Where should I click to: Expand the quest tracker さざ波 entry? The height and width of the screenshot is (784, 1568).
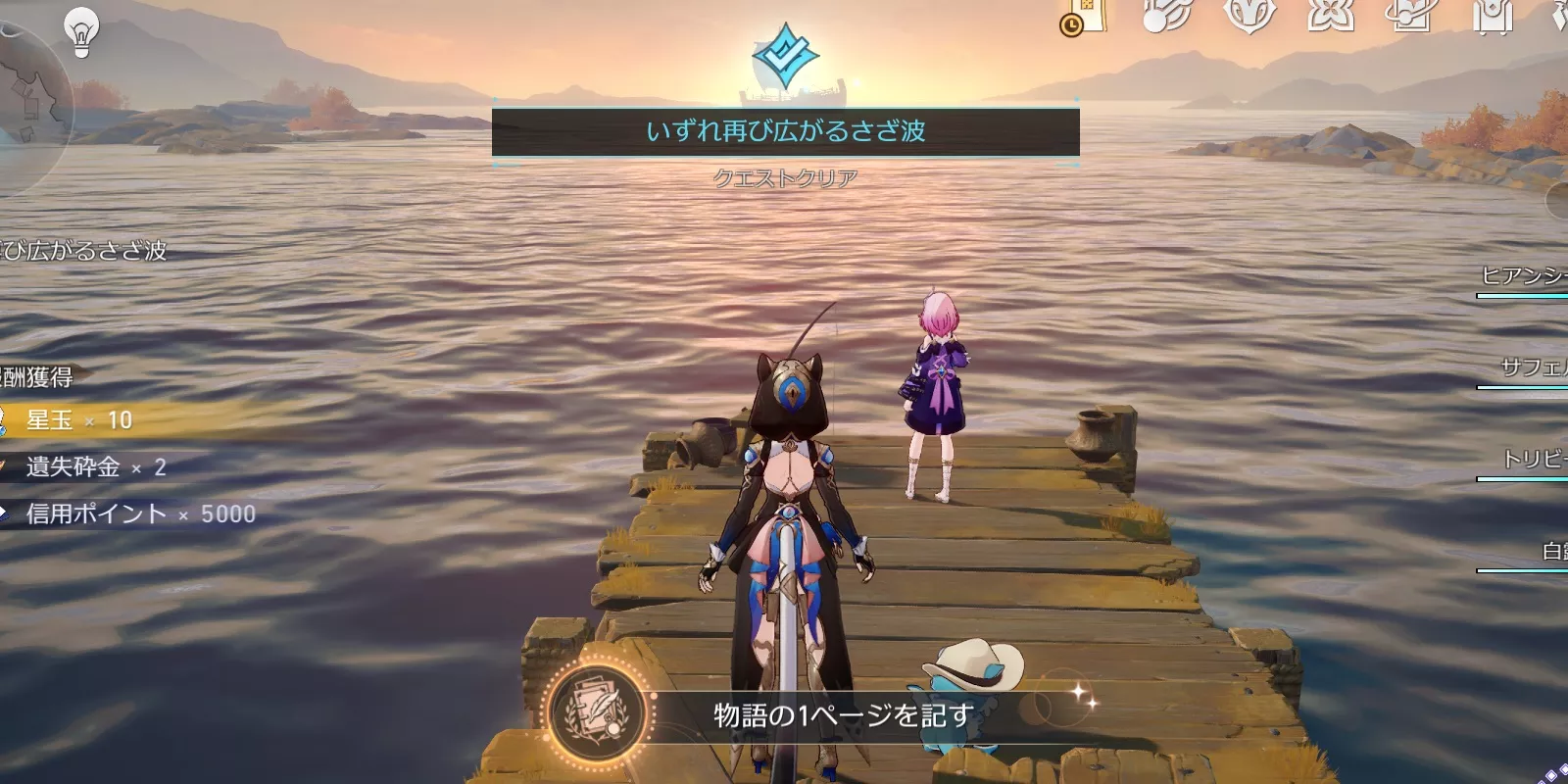tap(83, 251)
